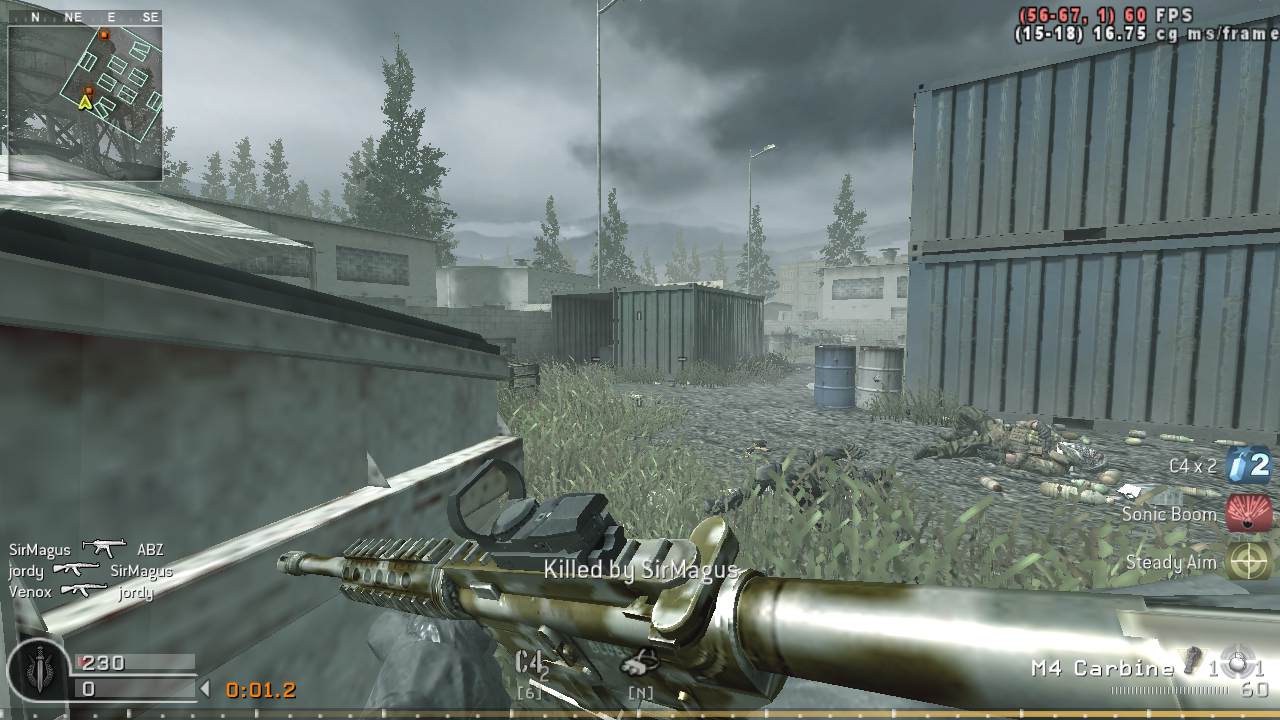Click the red objective marker on the minimap

[x=104, y=36]
